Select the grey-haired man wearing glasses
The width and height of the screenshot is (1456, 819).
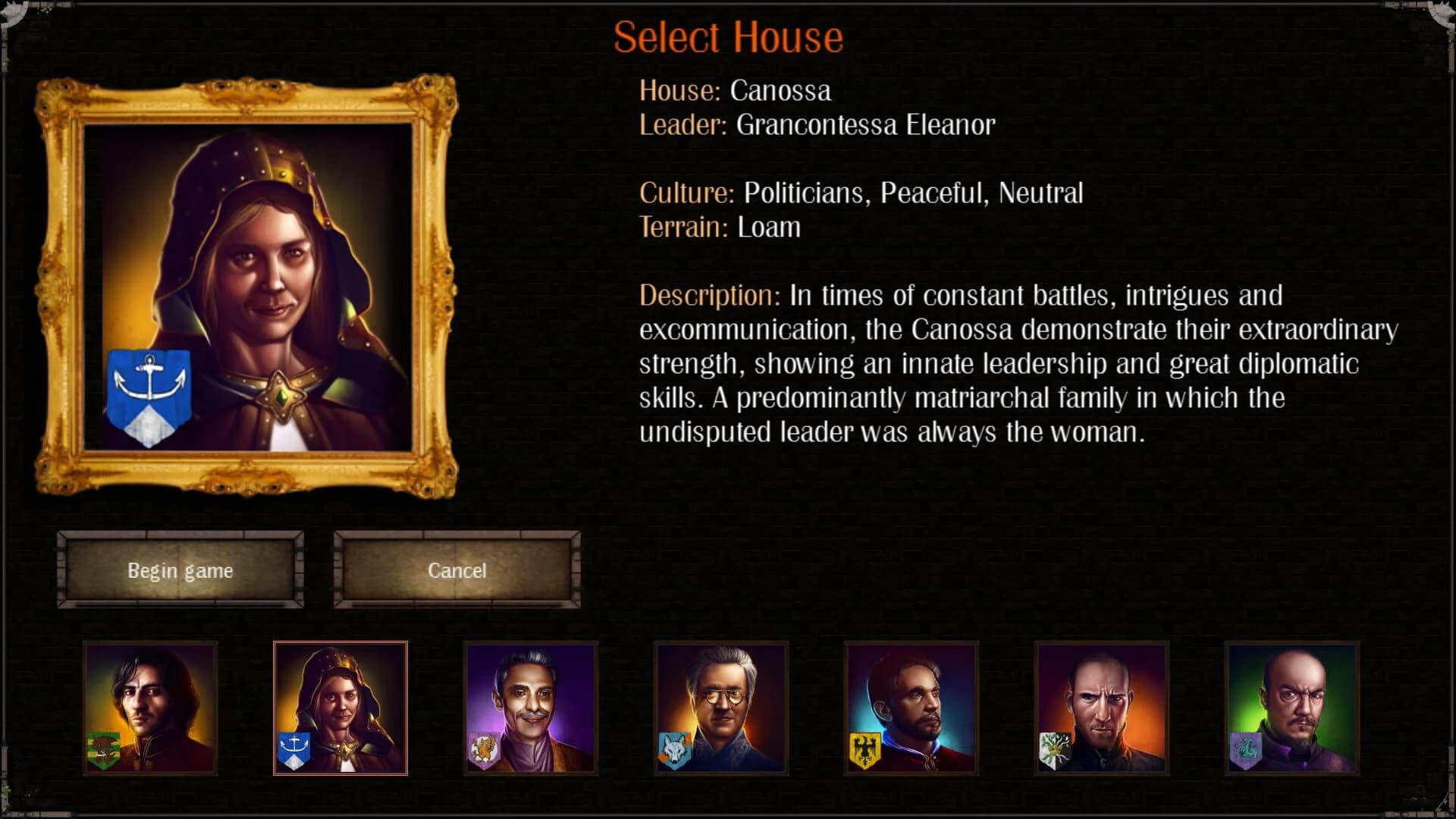pos(720,708)
